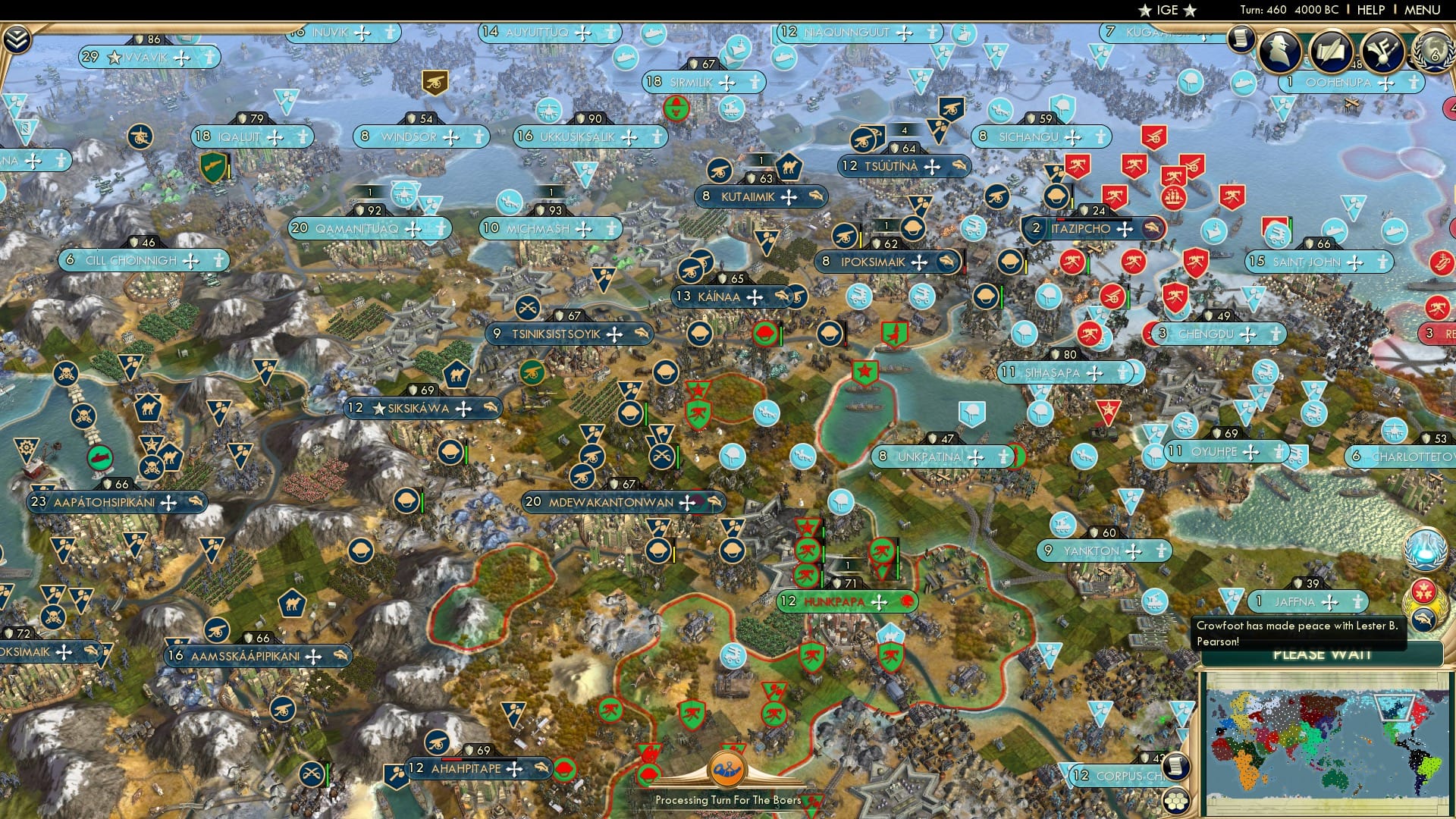This screenshot has height=819, width=1456.
Task: Click the golden fish notification icon
Action: tap(1424, 617)
